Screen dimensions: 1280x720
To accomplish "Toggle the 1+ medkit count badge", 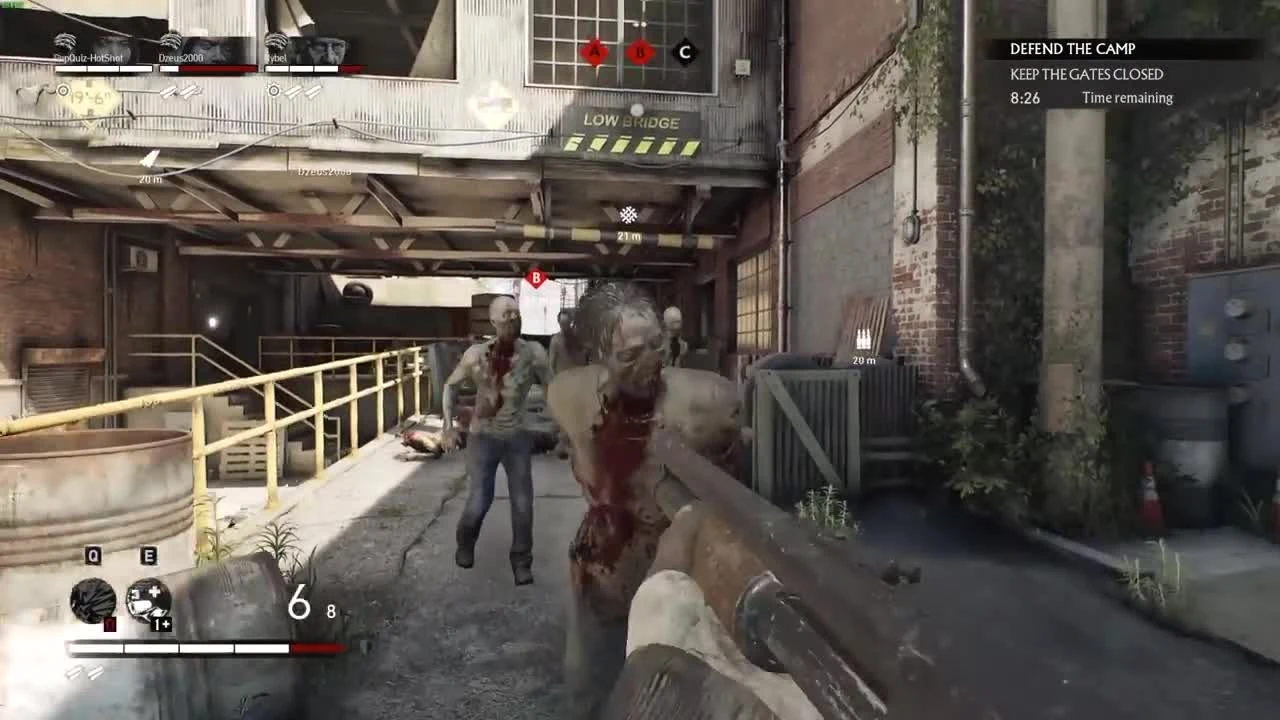I will coord(163,622).
